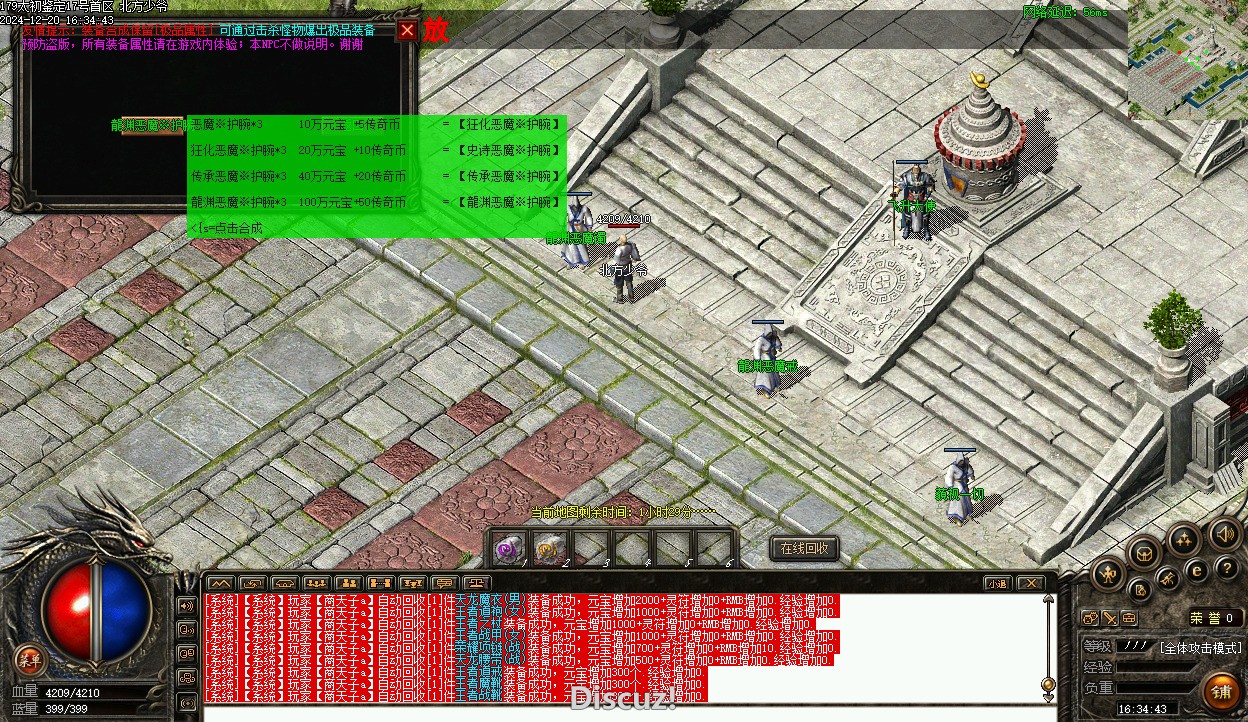The image size is (1248, 722).
Task: Toggle the round sound speaker button
Action: pos(1223,533)
